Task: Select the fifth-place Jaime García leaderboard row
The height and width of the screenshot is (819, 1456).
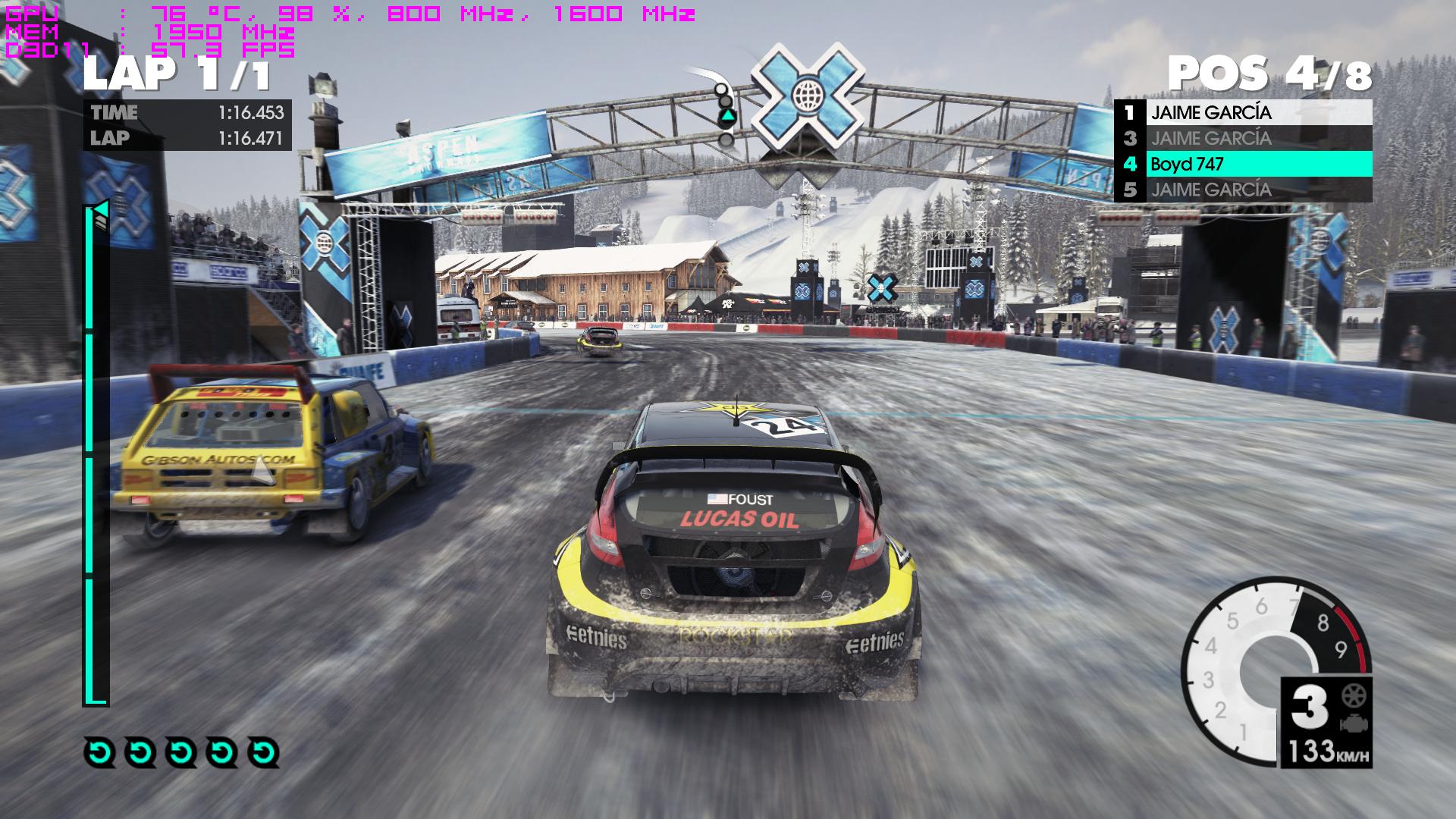Action: coord(1244,190)
